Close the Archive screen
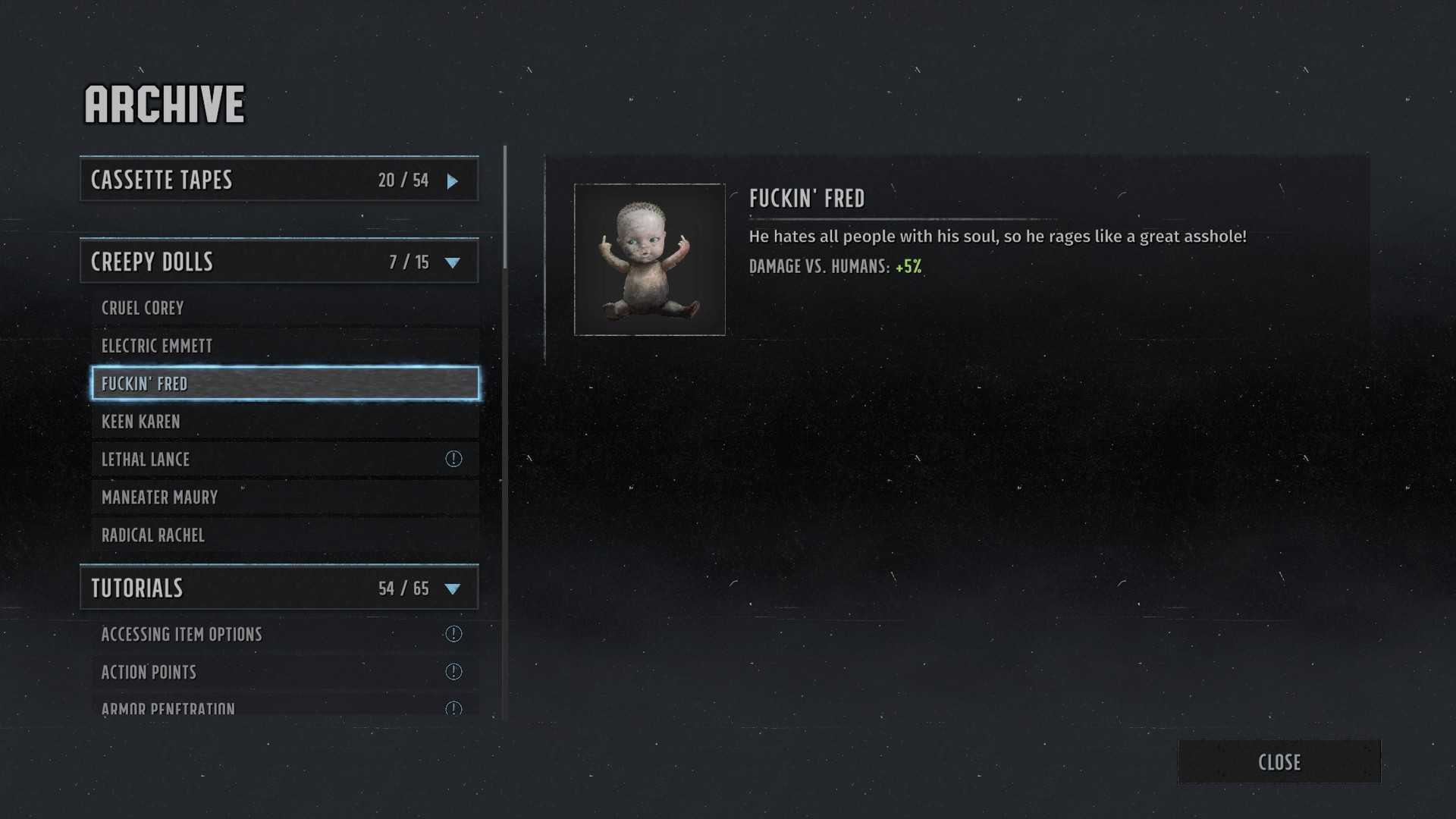1456x819 pixels. tap(1279, 762)
